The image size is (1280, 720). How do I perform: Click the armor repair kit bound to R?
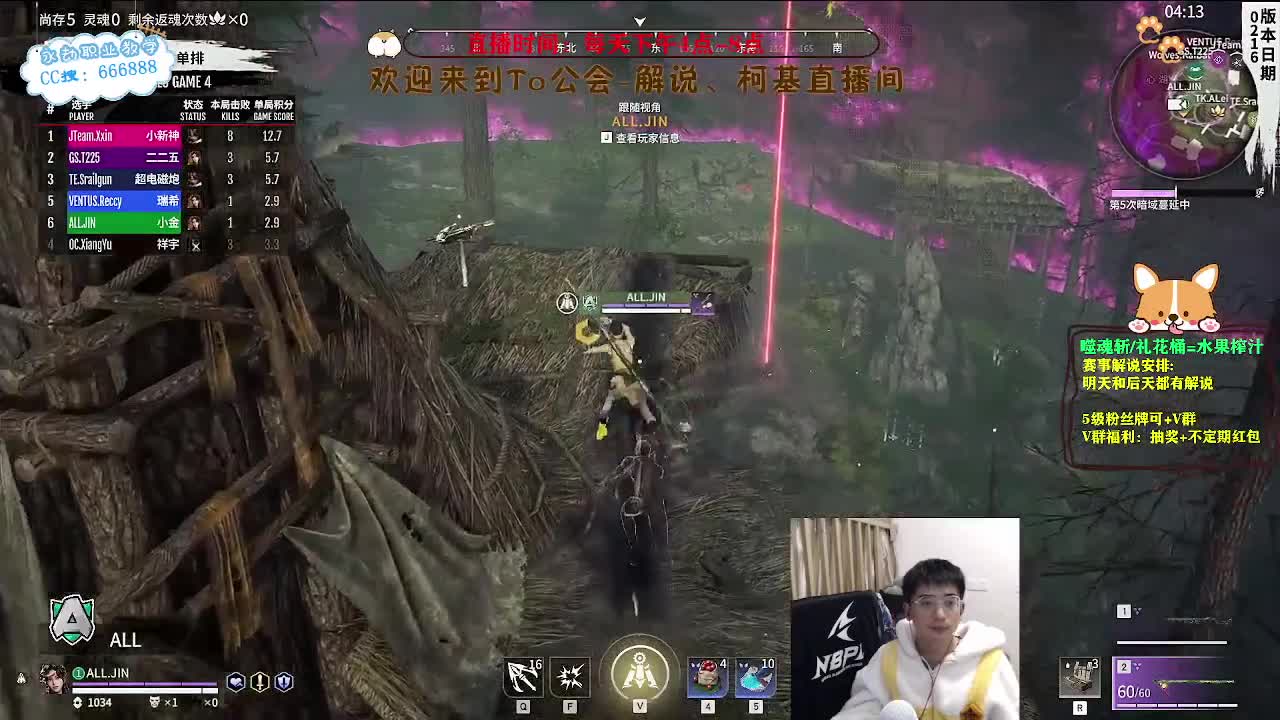(1078, 677)
